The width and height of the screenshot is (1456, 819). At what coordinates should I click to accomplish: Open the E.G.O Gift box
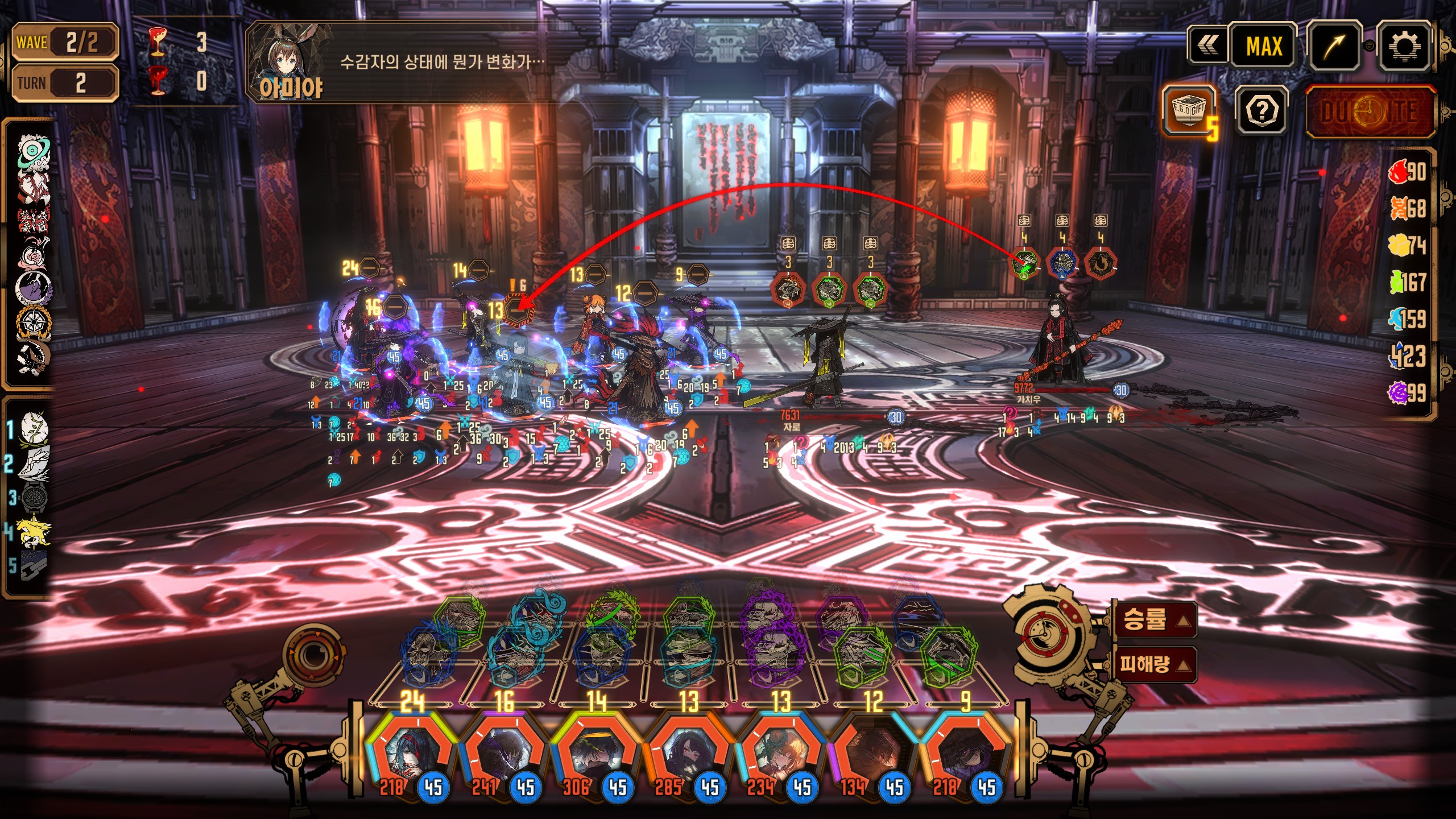coord(1188,110)
